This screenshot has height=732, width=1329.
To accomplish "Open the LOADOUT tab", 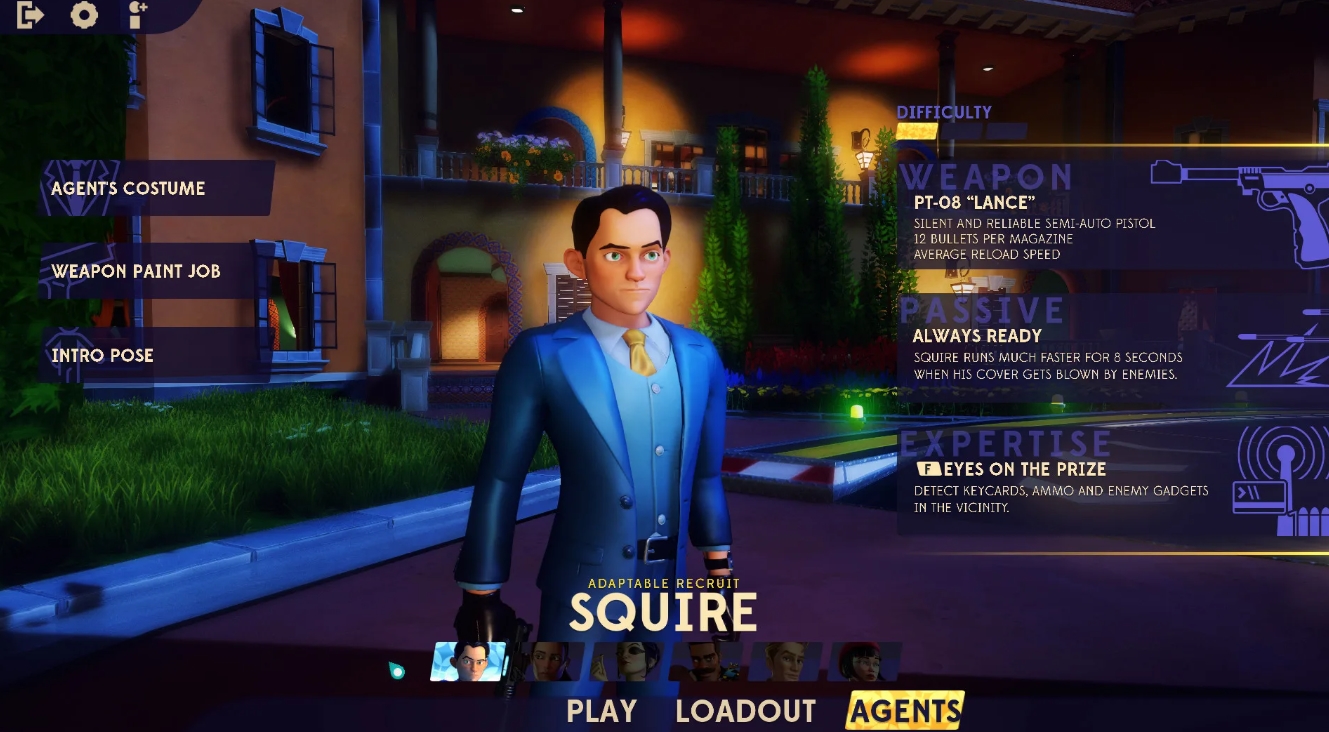I will tap(745, 711).
